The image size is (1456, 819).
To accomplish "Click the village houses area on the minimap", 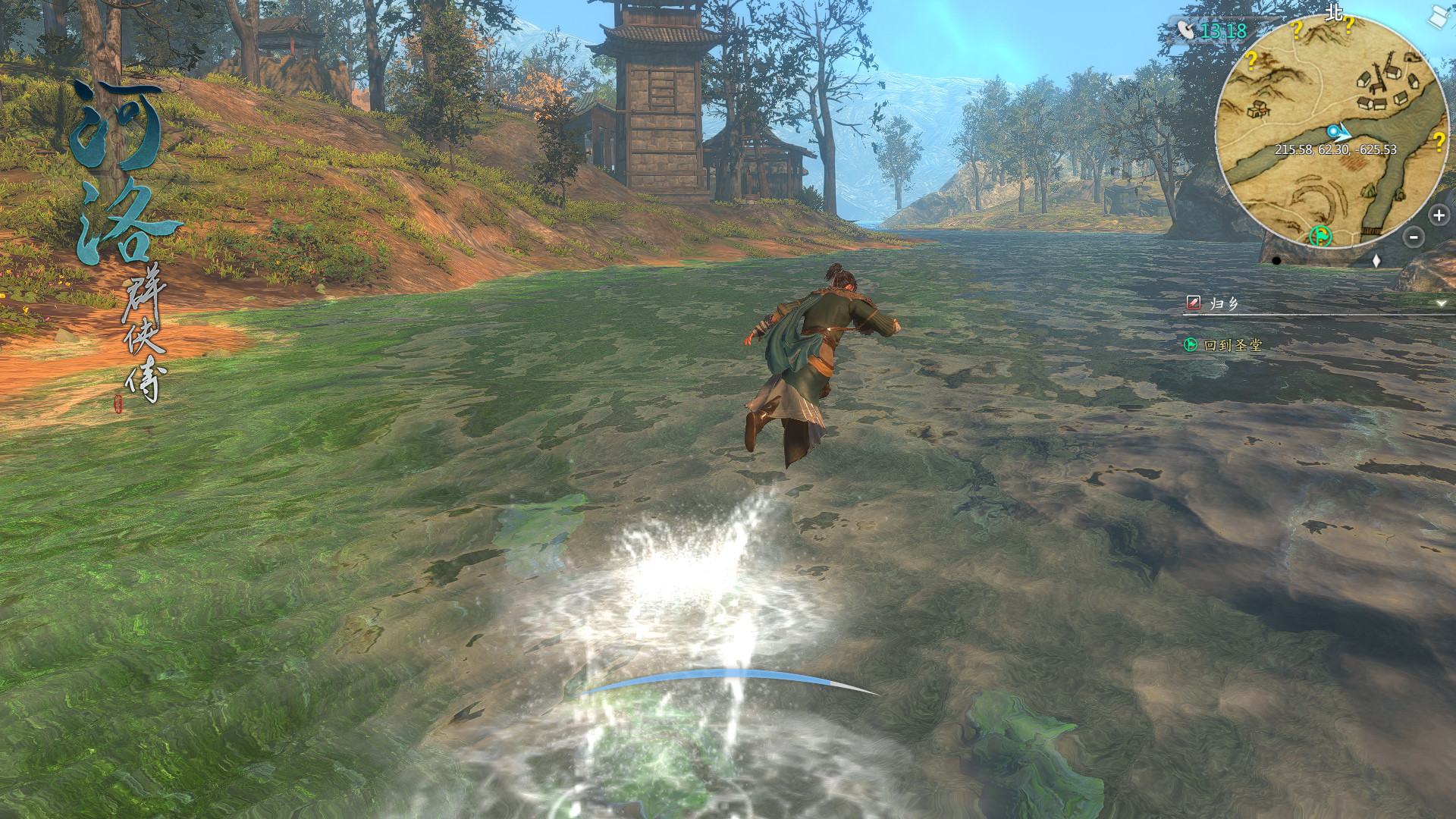I will [x=1386, y=86].
